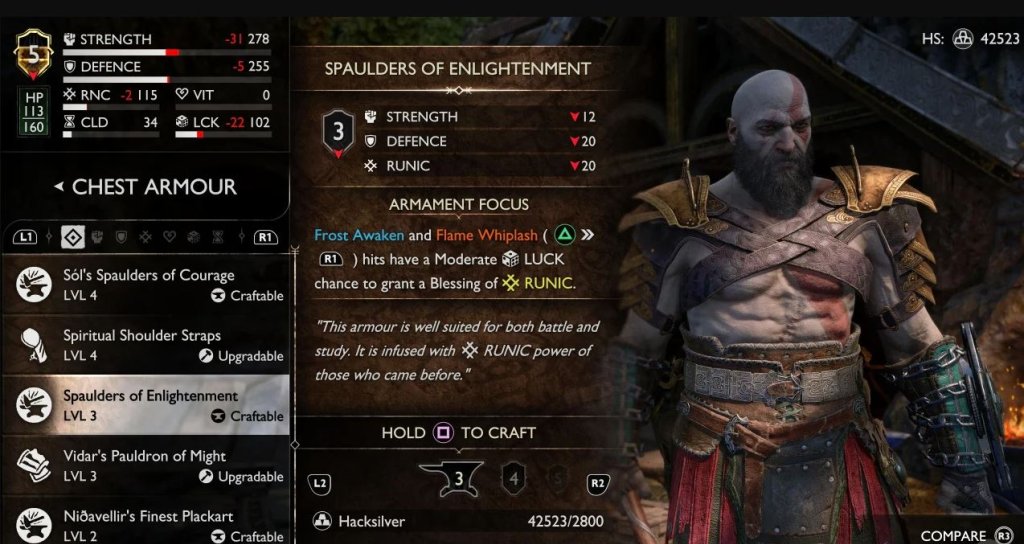Image resolution: width=1024 pixels, height=544 pixels.
Task: Filter armour by Defence shield icon
Action: click(x=121, y=237)
